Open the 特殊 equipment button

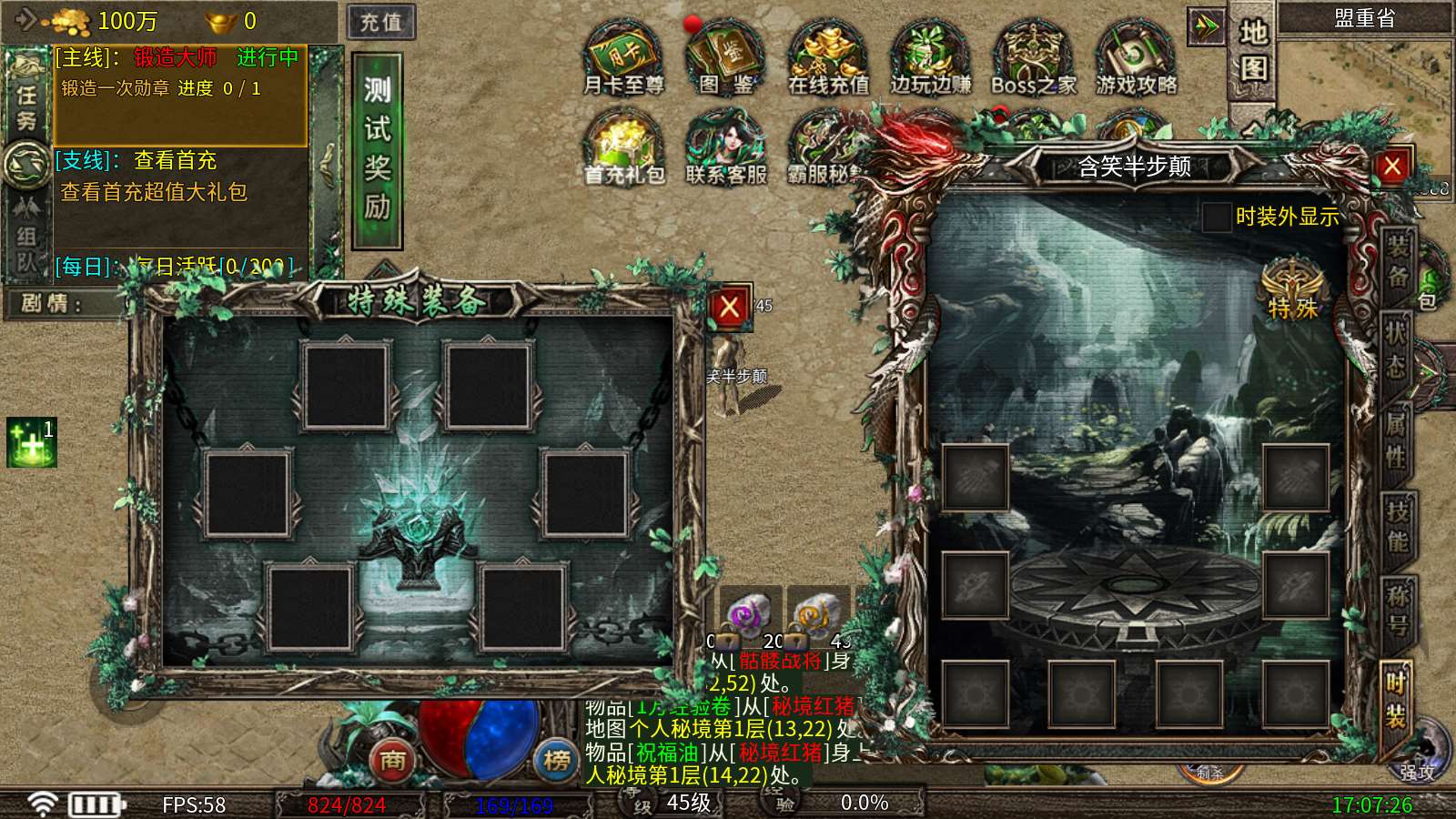[1292, 289]
